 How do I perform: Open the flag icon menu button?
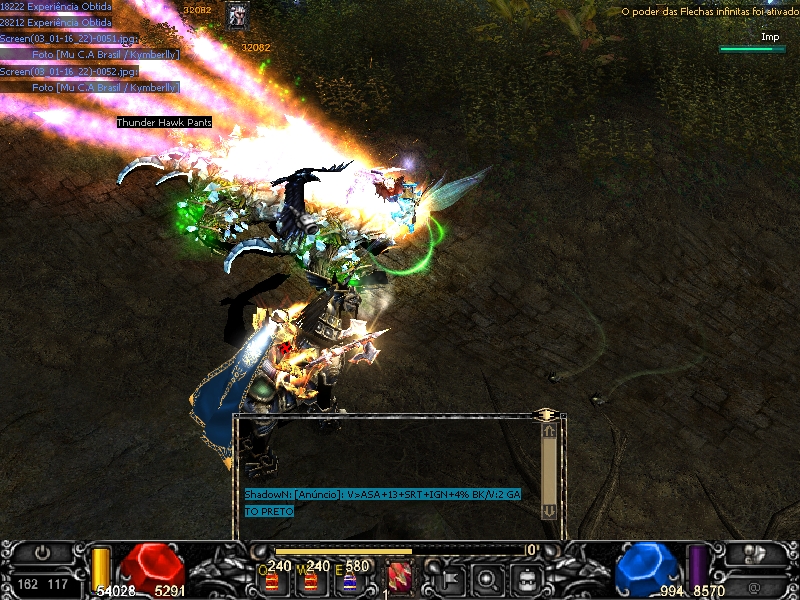(449, 577)
